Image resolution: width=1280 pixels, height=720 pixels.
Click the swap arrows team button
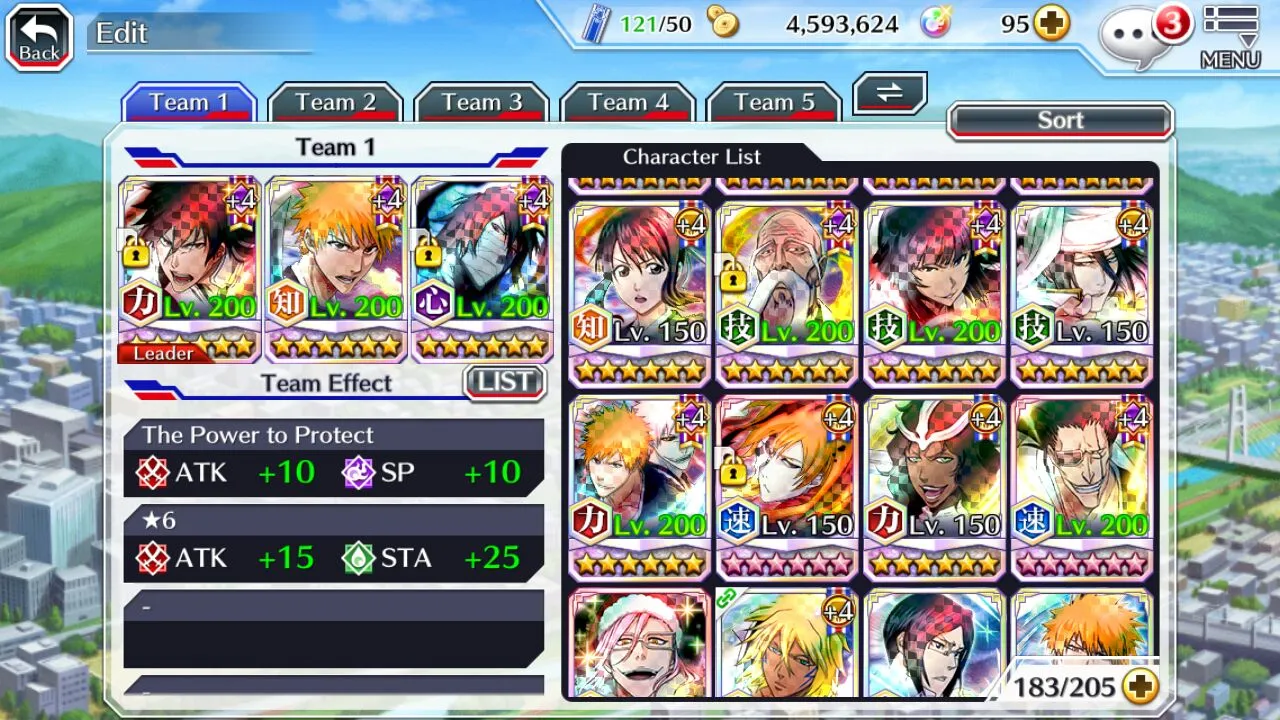(x=889, y=93)
